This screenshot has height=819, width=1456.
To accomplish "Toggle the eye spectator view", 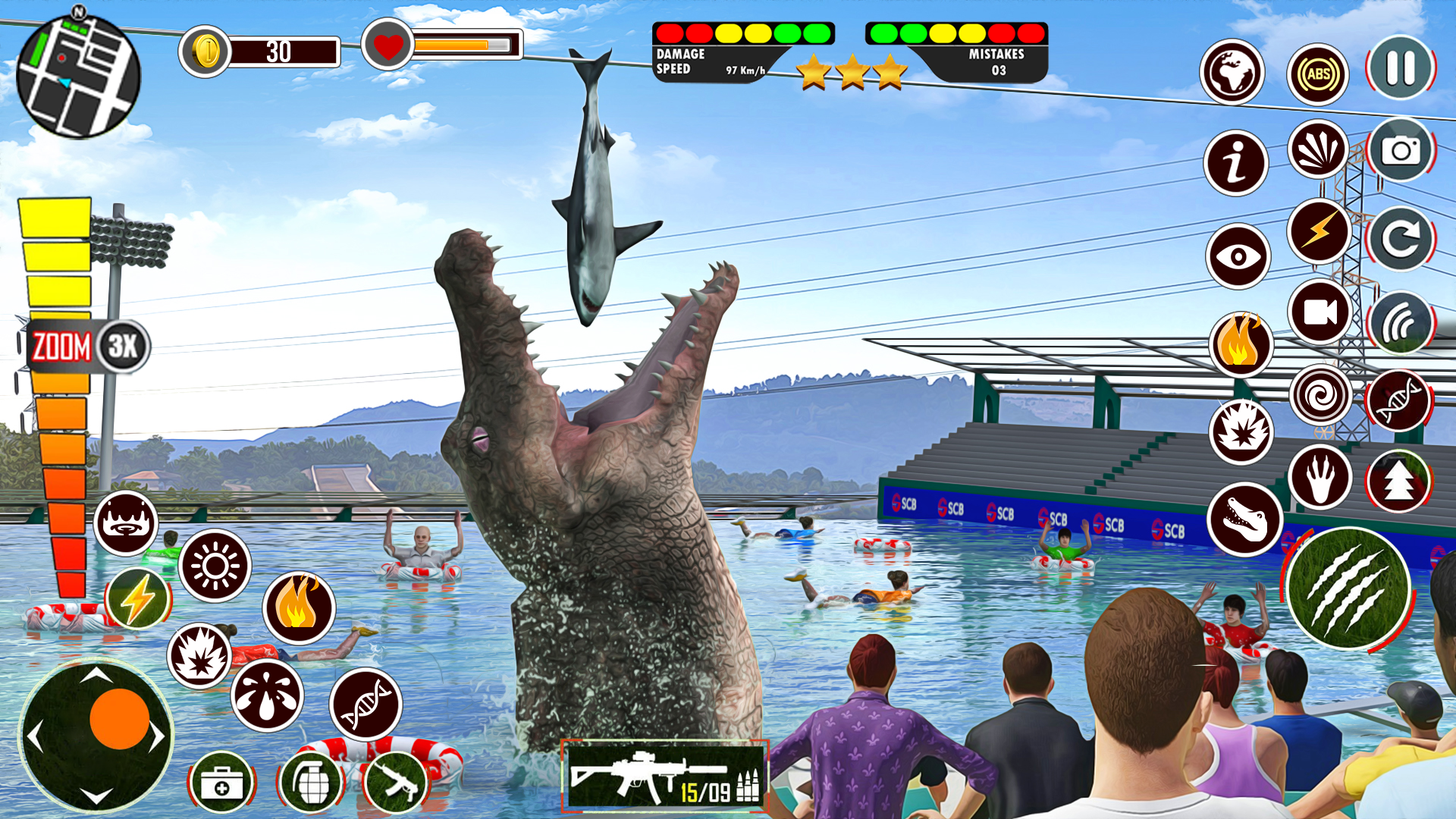I will coord(1237,256).
